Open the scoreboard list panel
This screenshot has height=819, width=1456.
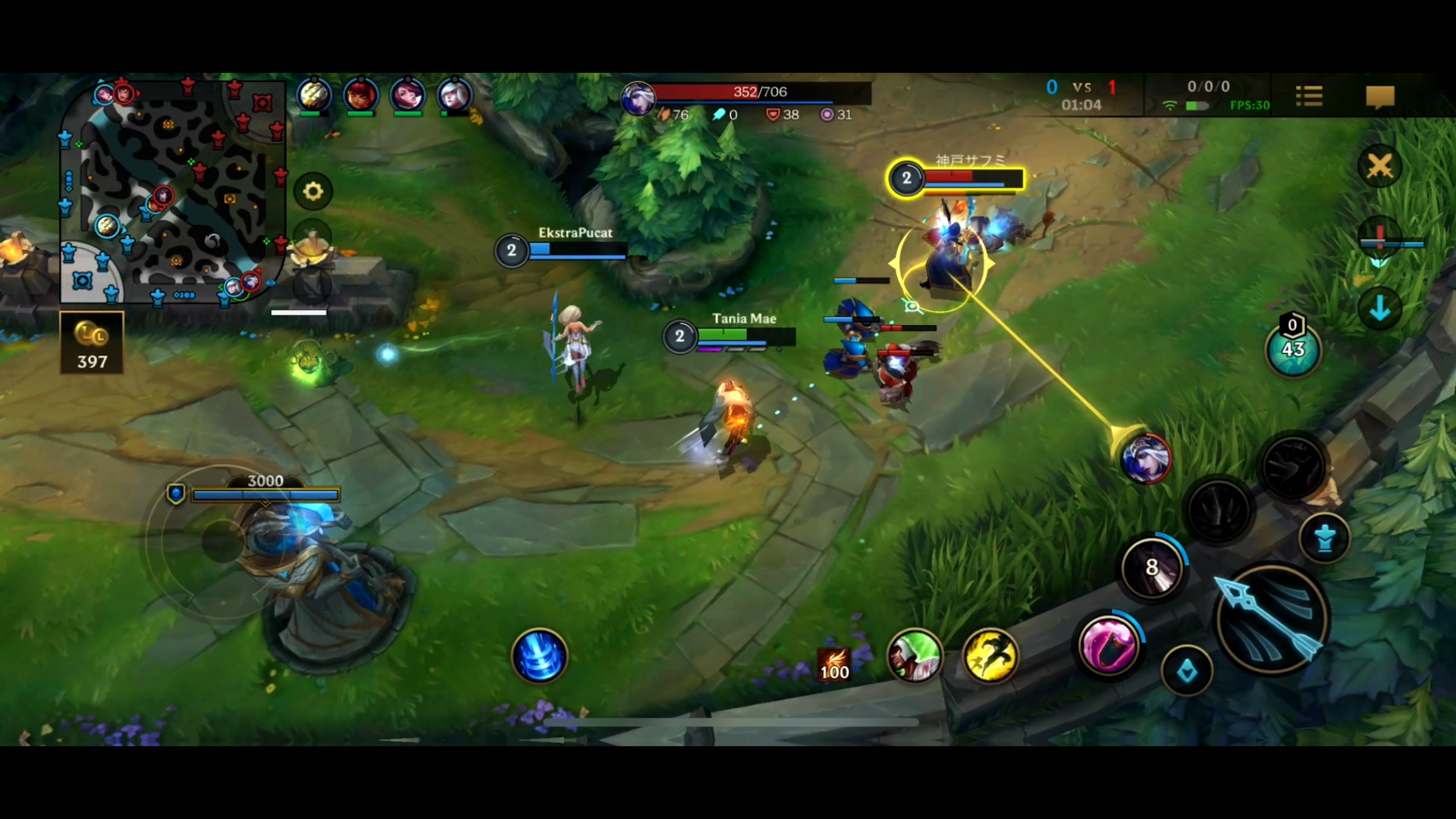point(1310,96)
